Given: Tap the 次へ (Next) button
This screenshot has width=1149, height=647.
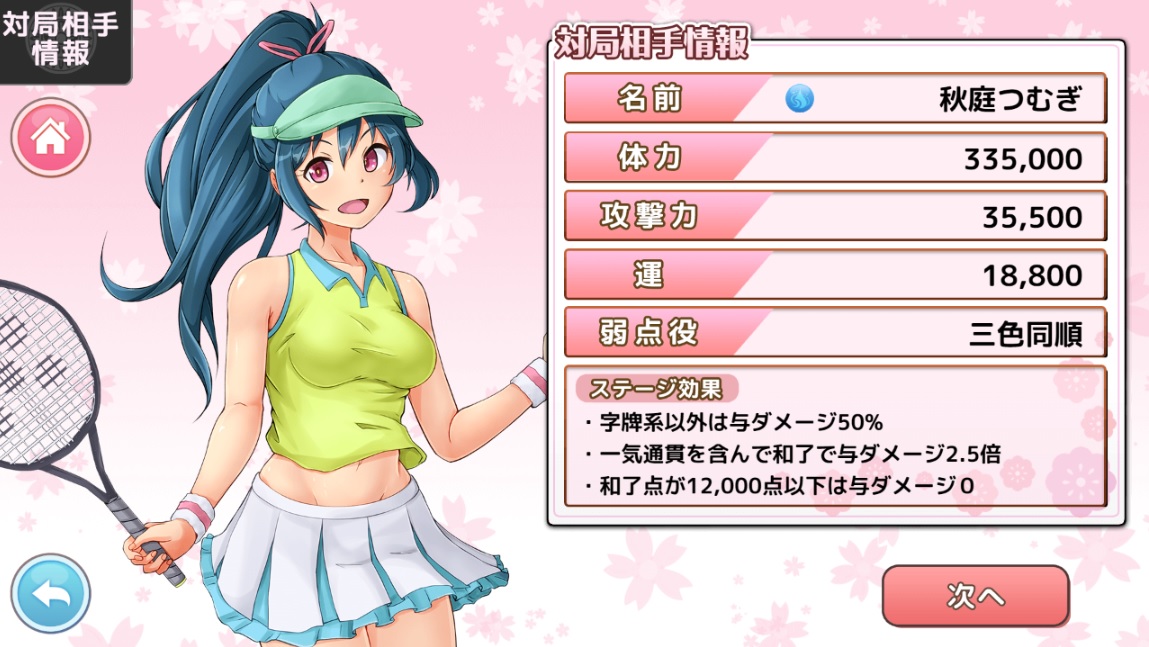Looking at the screenshot, I should point(975,596).
